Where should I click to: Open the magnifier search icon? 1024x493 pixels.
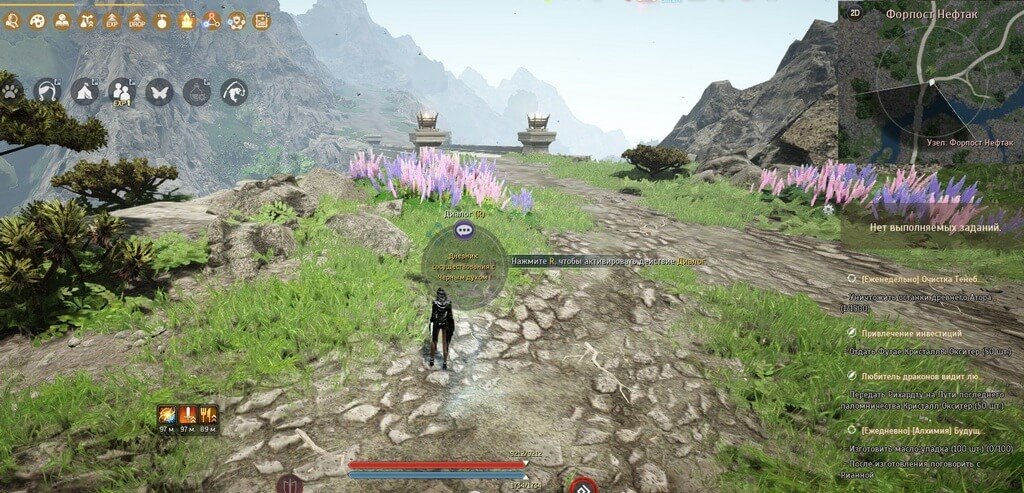click(x=12, y=20)
